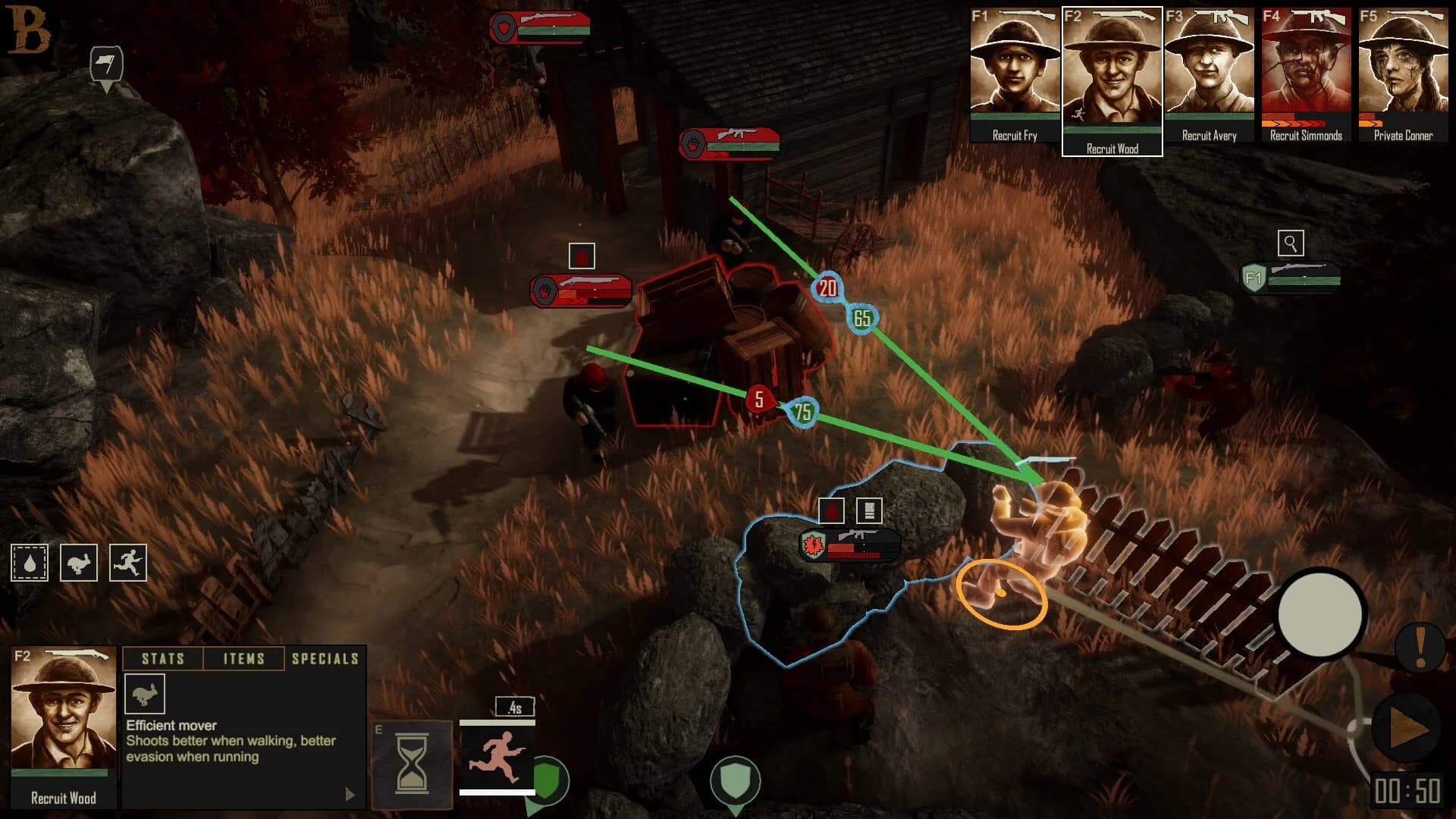Switch to the Stats tab
Screen dimensions: 1456x819
click(164, 658)
